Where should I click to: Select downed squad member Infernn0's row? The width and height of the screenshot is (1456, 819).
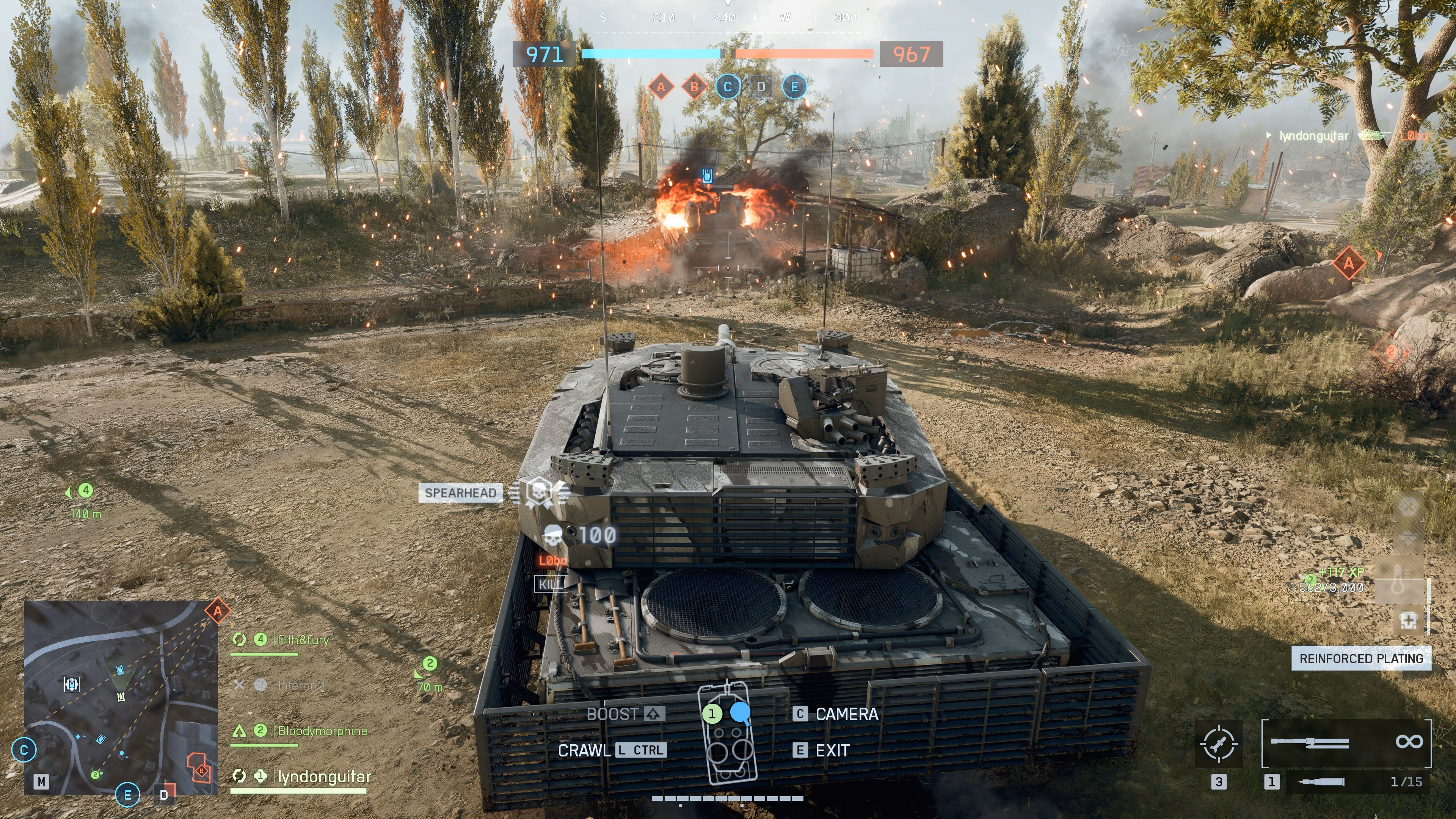coord(300,686)
